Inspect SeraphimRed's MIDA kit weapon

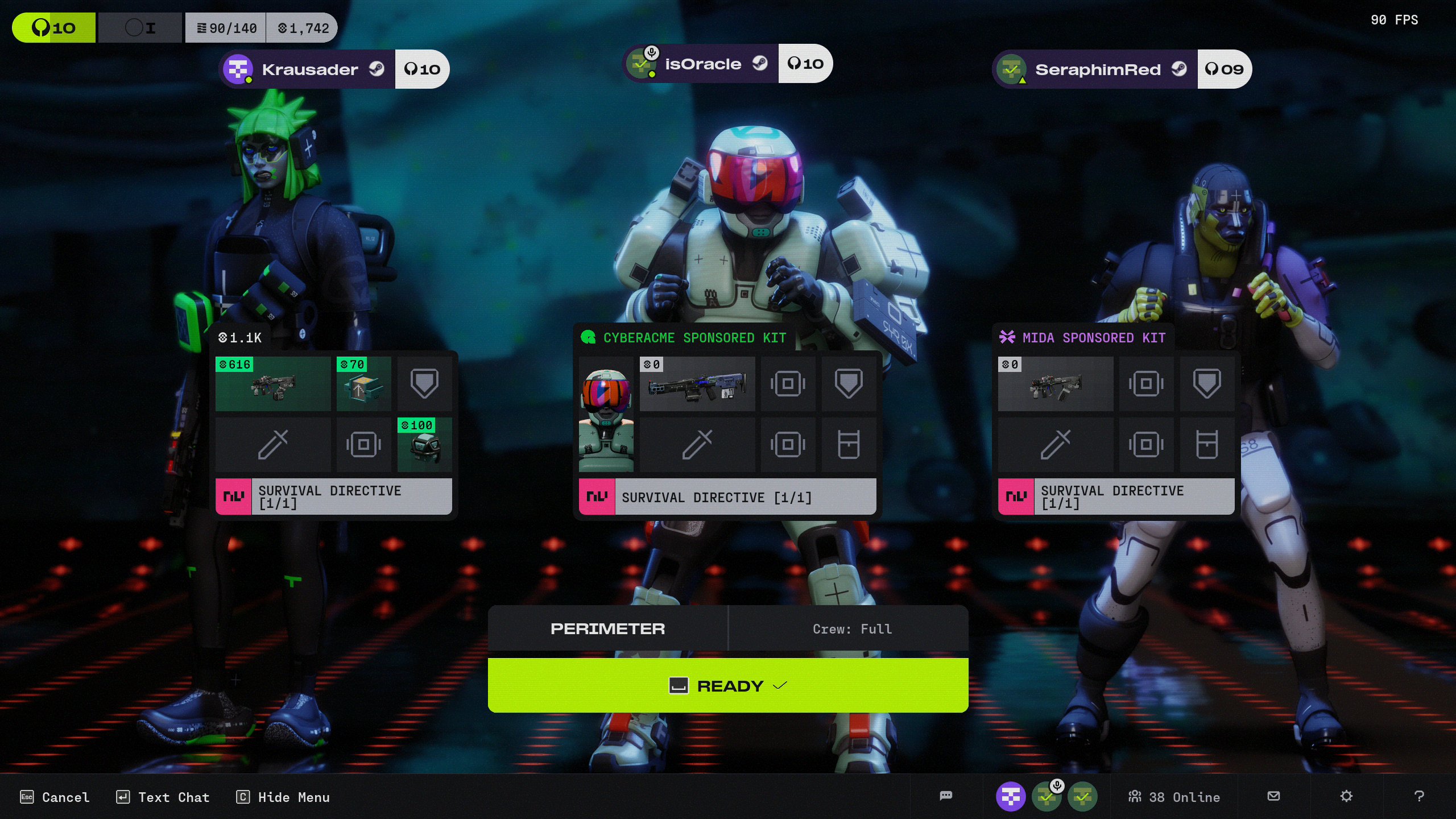[x=1056, y=384]
